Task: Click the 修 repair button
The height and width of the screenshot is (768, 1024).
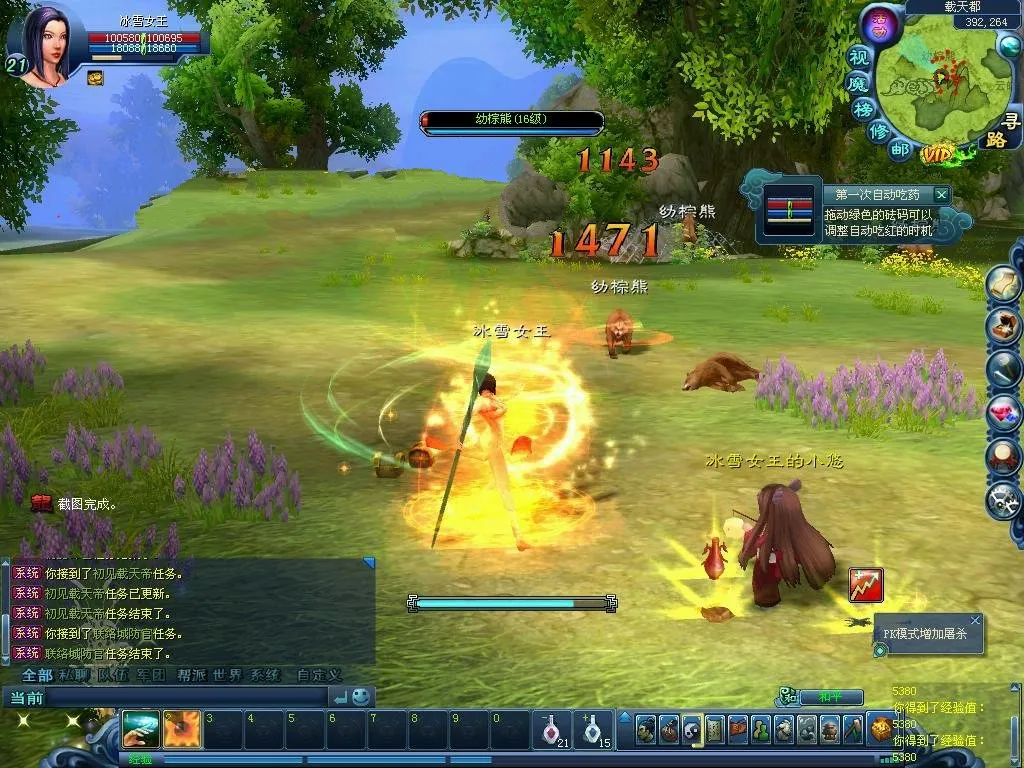Action: point(879,131)
